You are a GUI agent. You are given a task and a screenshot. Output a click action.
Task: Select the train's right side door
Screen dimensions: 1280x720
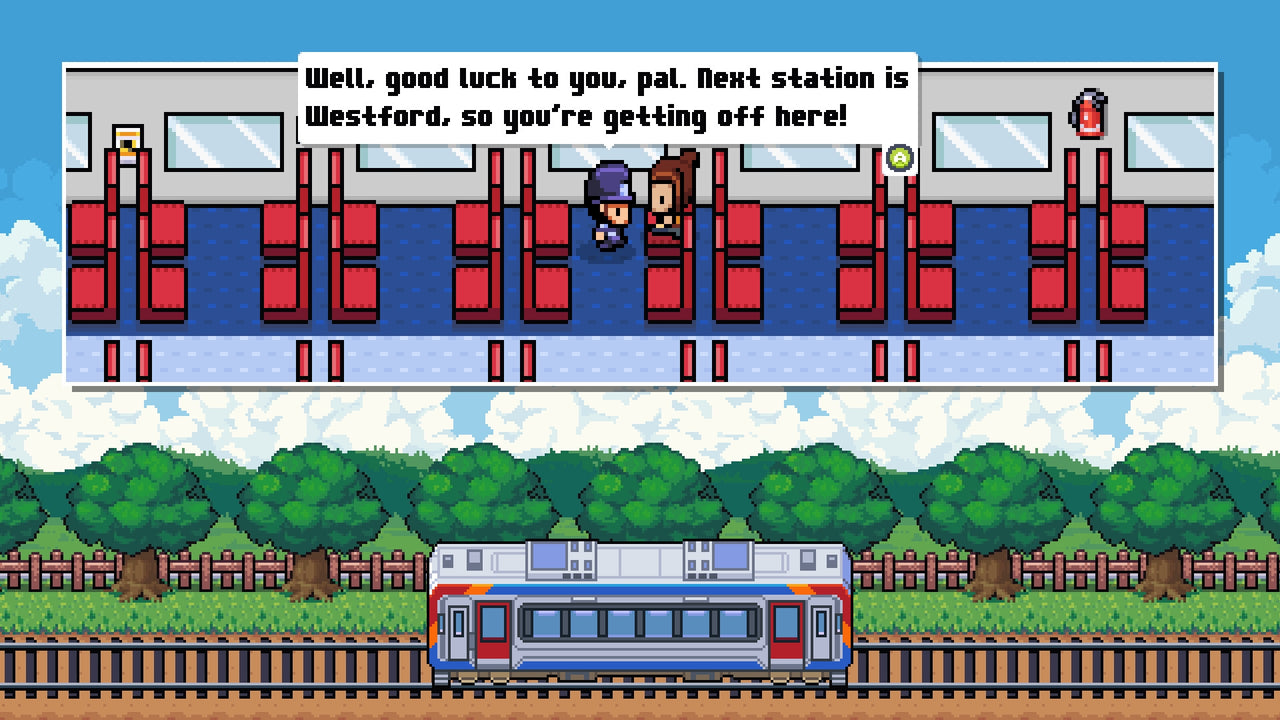tap(789, 630)
